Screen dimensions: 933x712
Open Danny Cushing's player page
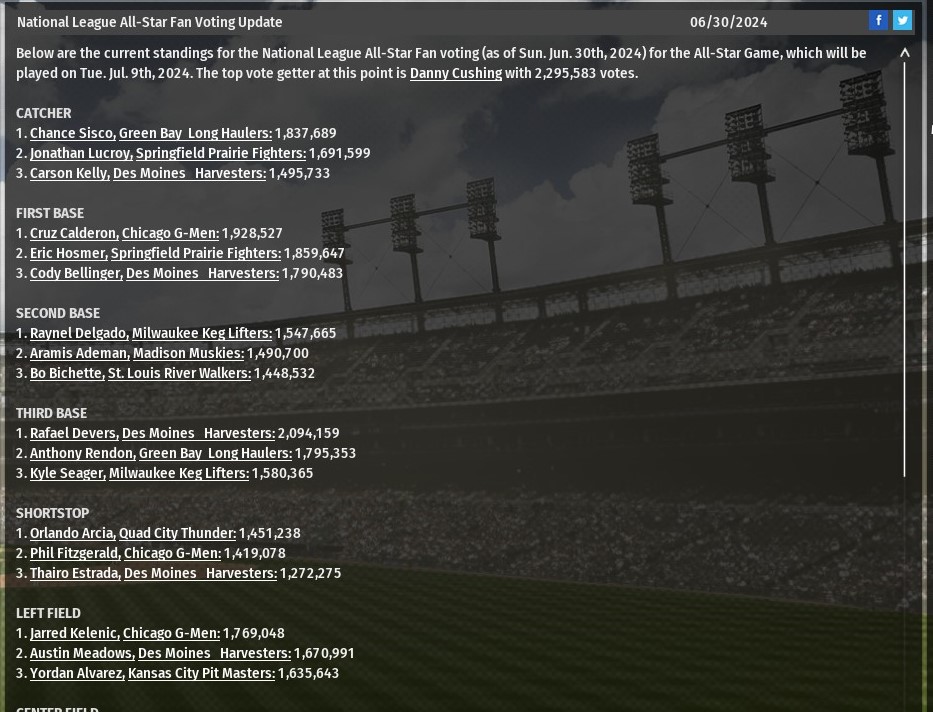pyautogui.click(x=455, y=73)
